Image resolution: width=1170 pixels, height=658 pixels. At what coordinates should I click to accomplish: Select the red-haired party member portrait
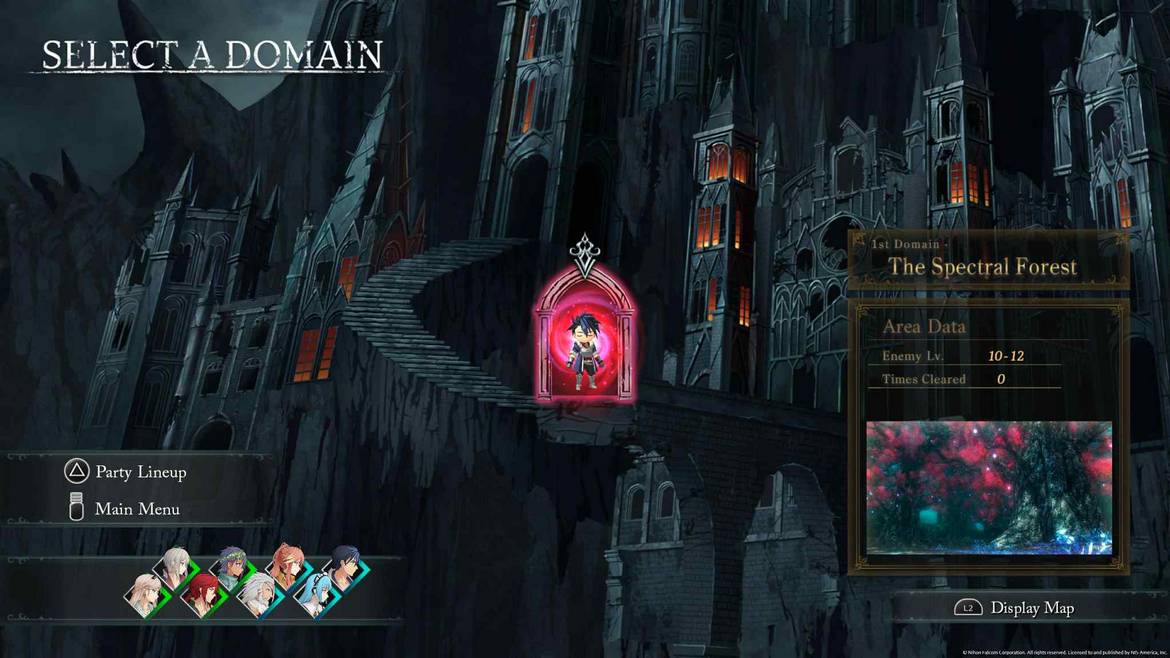coord(202,595)
